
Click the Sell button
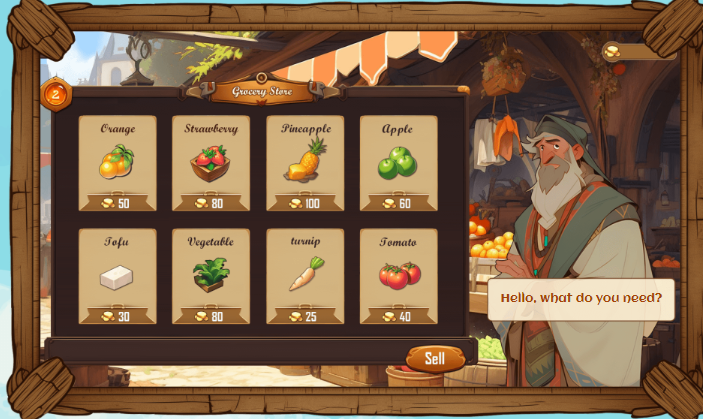(x=435, y=358)
